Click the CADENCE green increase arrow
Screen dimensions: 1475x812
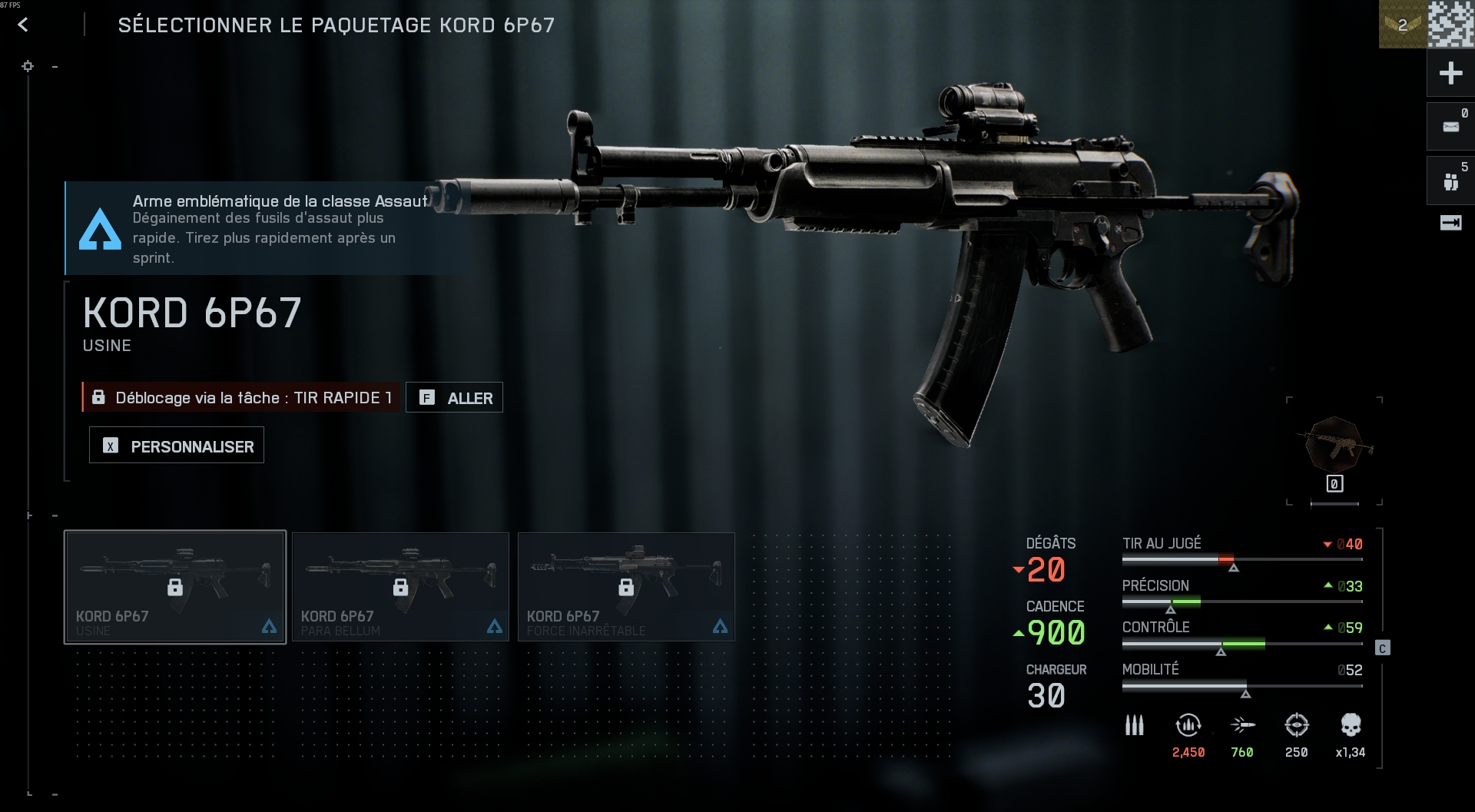point(1019,633)
